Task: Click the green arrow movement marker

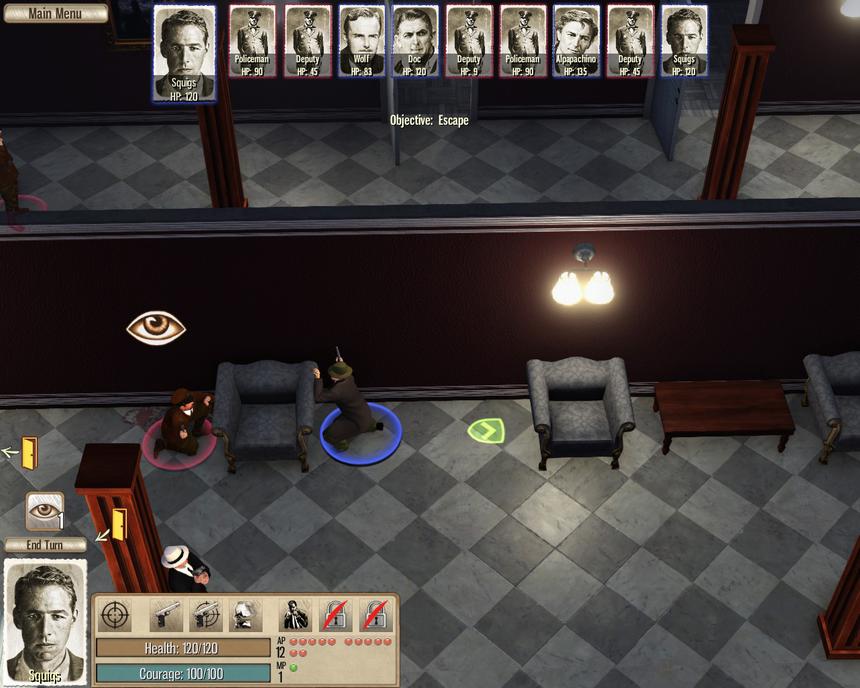Action: coord(486,431)
